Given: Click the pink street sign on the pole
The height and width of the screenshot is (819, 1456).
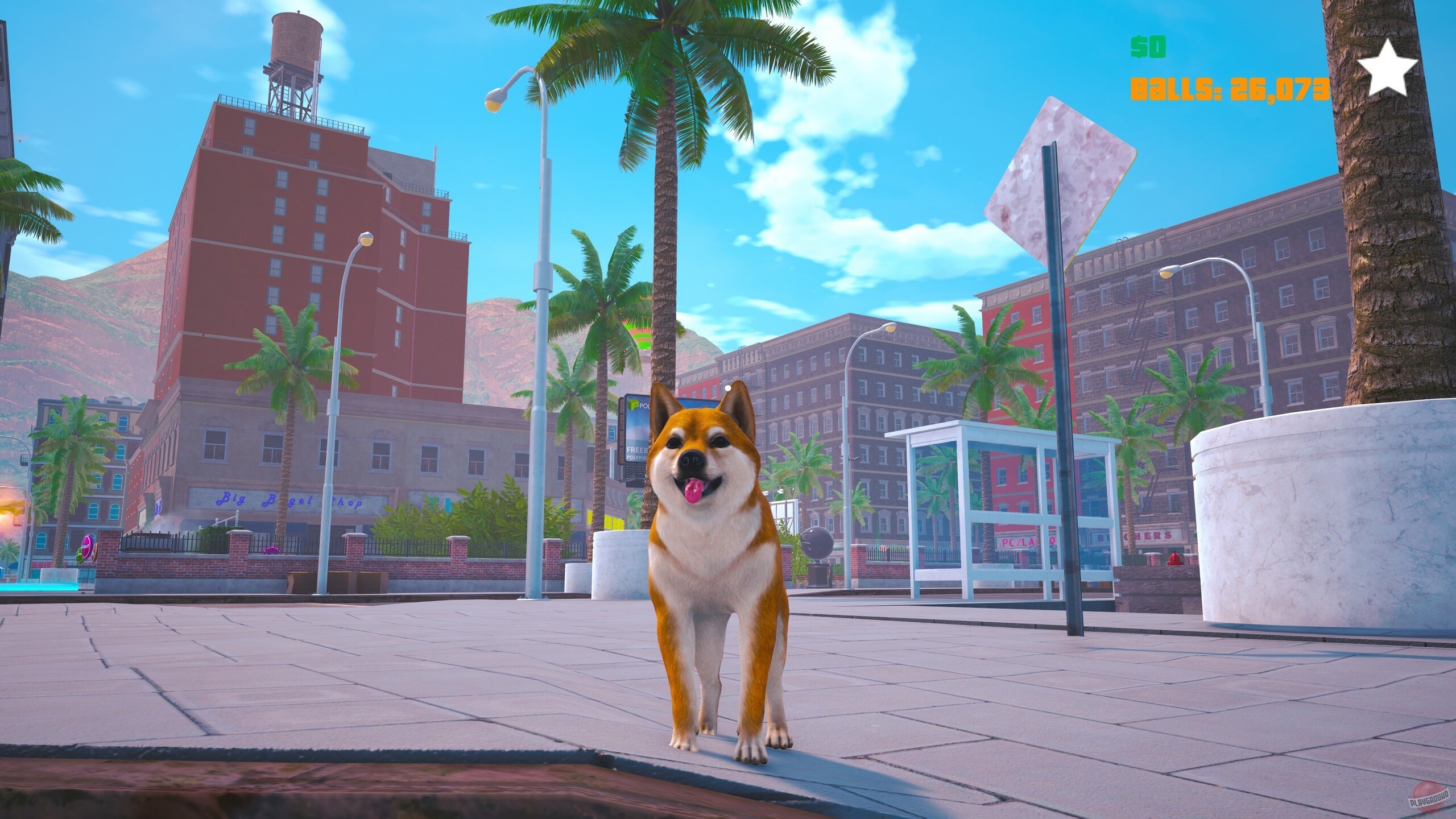Looking at the screenshot, I should [1069, 182].
